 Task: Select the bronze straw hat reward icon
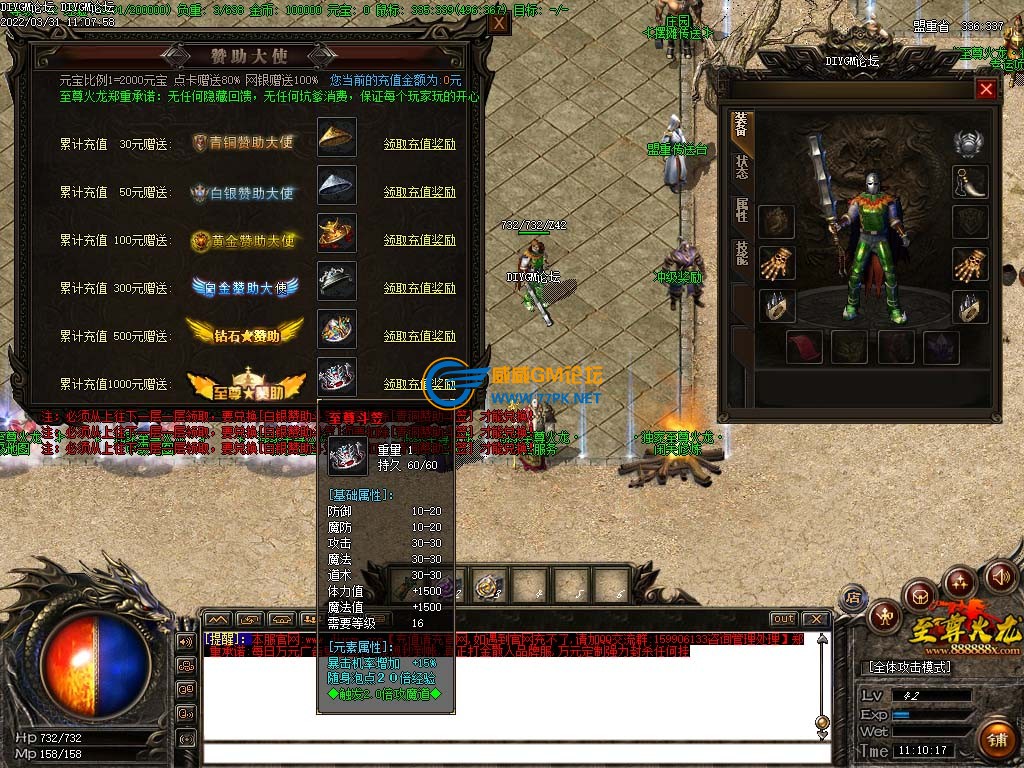coord(337,137)
